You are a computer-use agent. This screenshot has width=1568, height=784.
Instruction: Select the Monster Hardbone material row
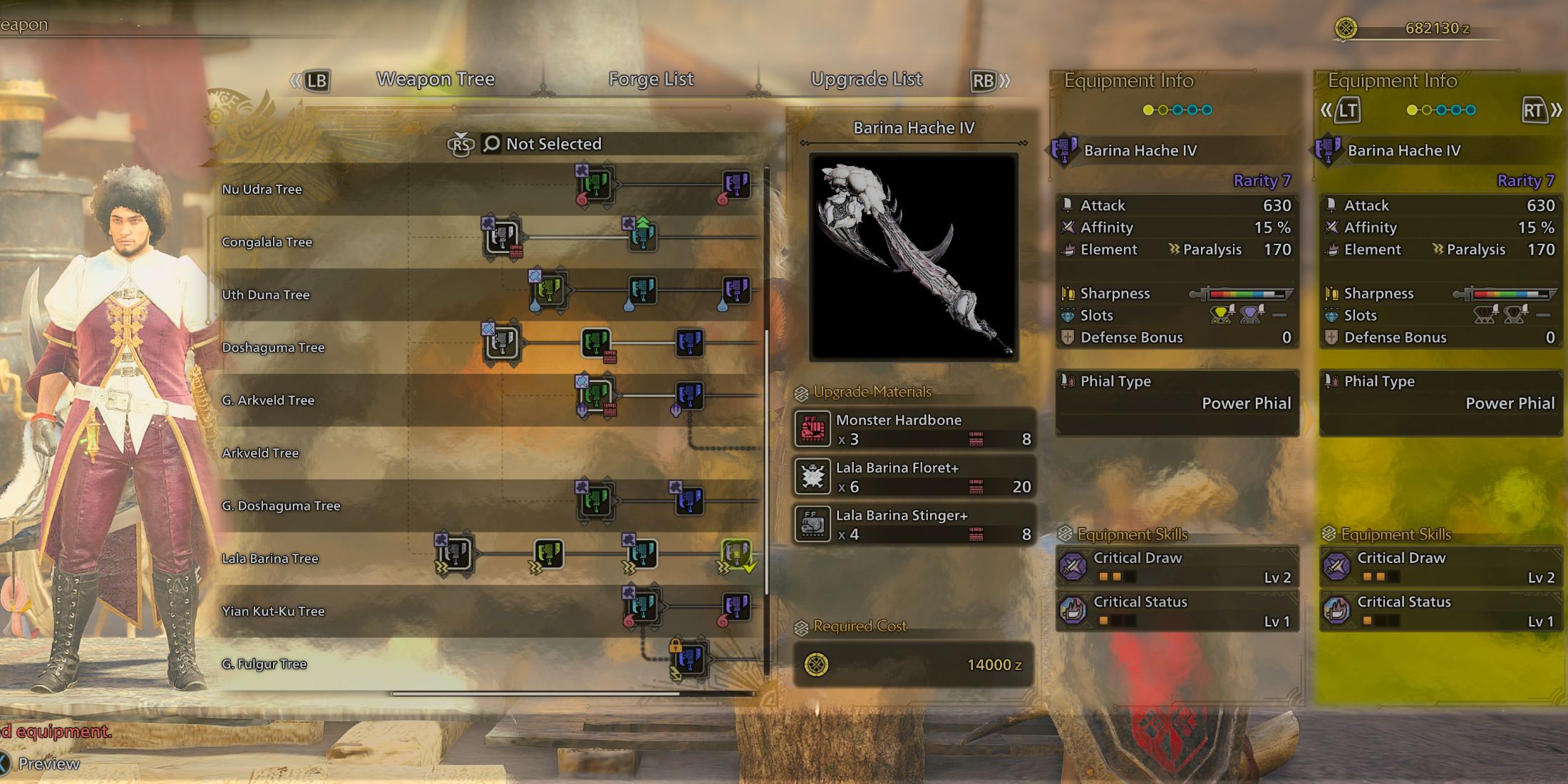(914, 429)
